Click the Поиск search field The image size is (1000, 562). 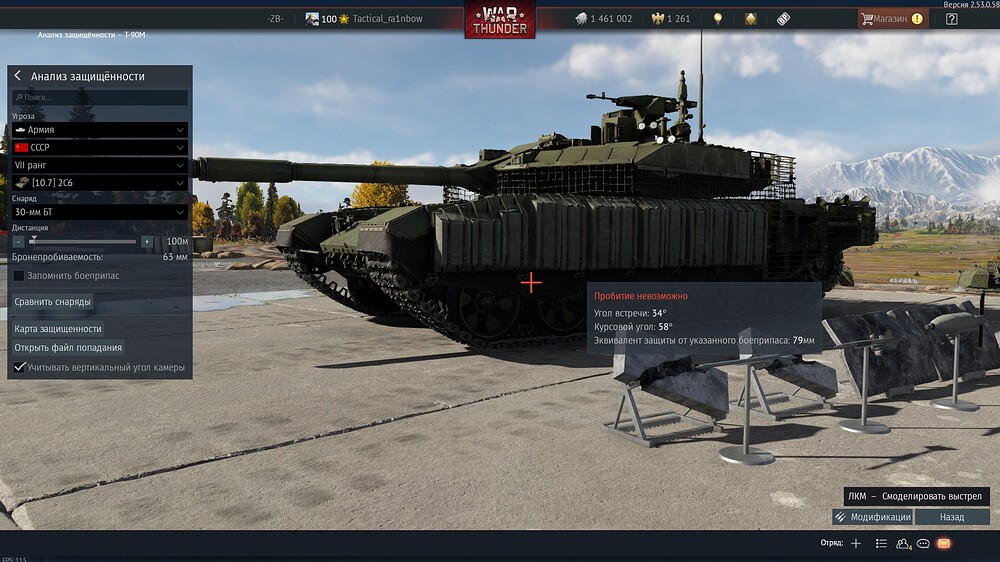pos(100,98)
